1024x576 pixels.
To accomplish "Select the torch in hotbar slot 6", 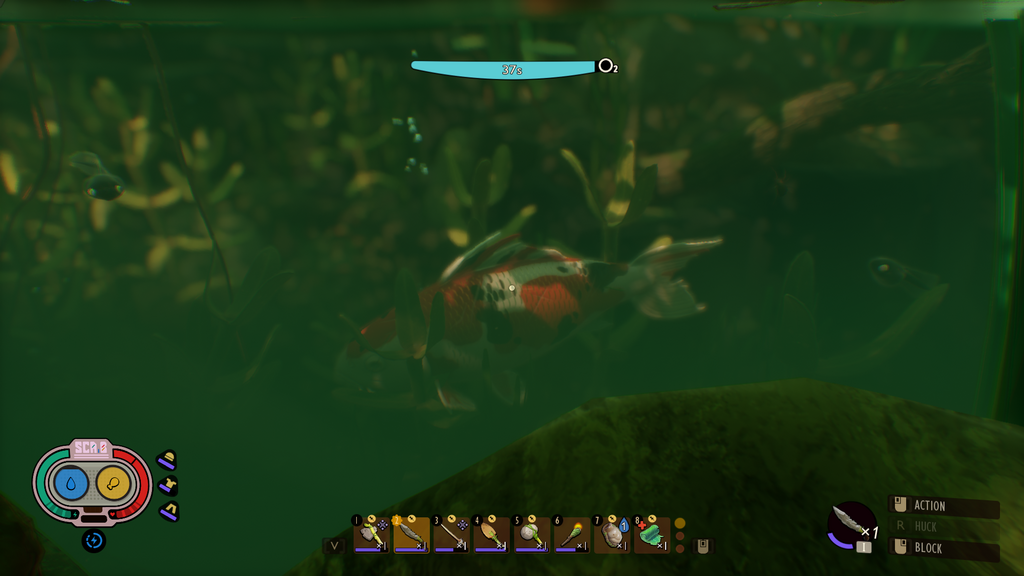I will pyautogui.click(x=571, y=535).
